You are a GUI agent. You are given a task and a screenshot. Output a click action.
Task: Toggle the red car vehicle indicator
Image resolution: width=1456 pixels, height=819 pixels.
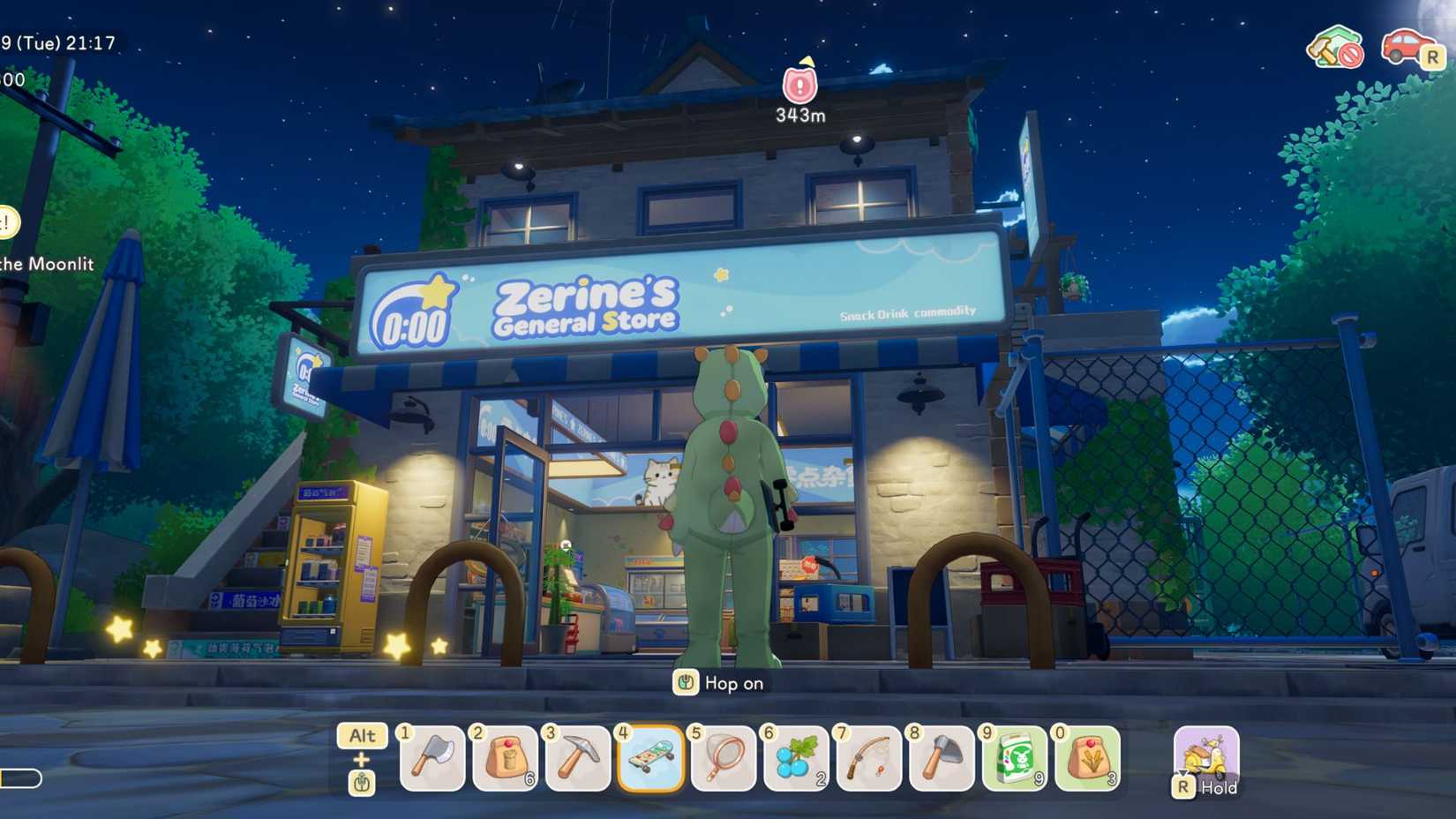click(x=1405, y=49)
